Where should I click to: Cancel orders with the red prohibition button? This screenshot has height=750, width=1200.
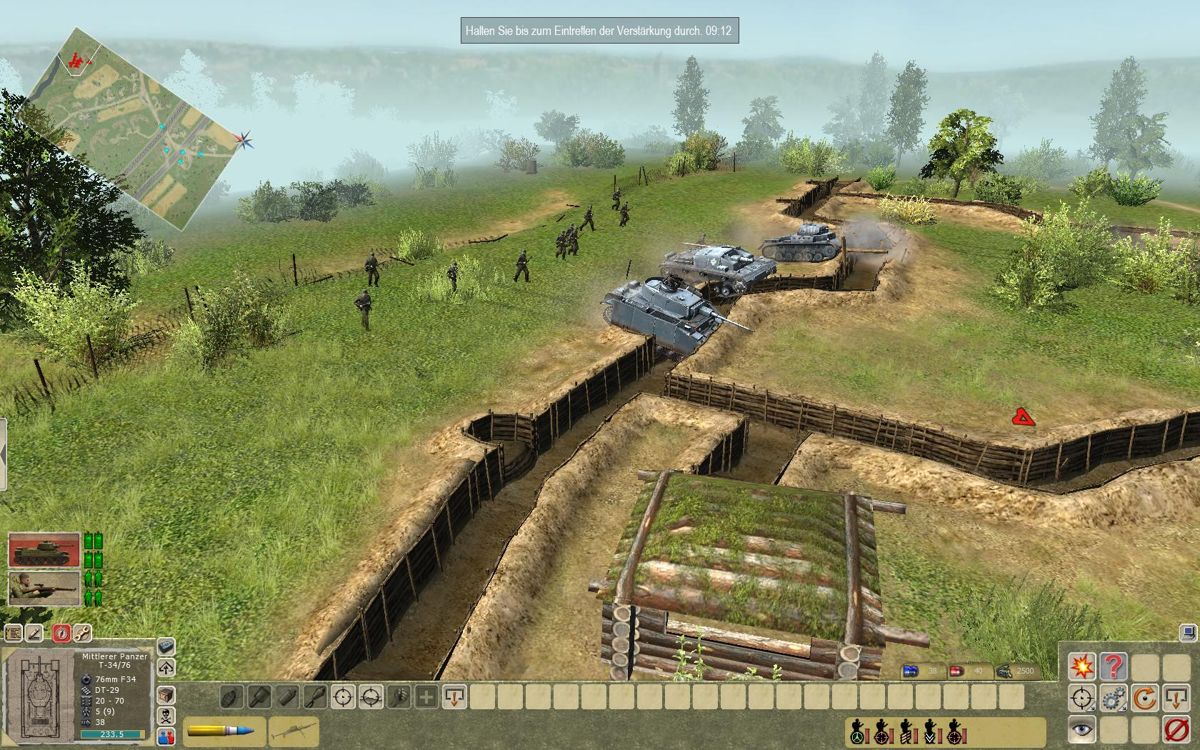point(1176,729)
